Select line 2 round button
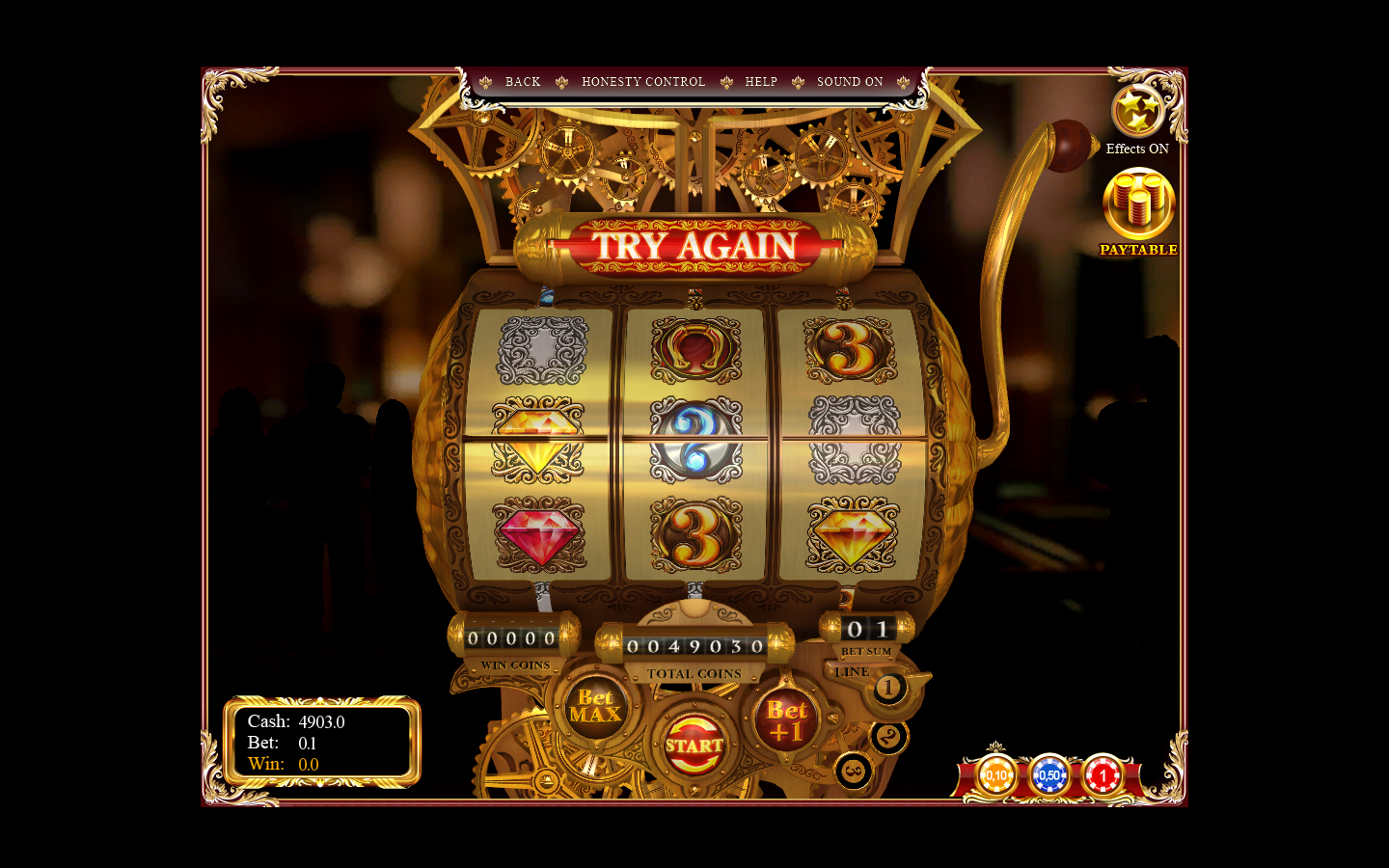The image size is (1389, 868). click(888, 738)
